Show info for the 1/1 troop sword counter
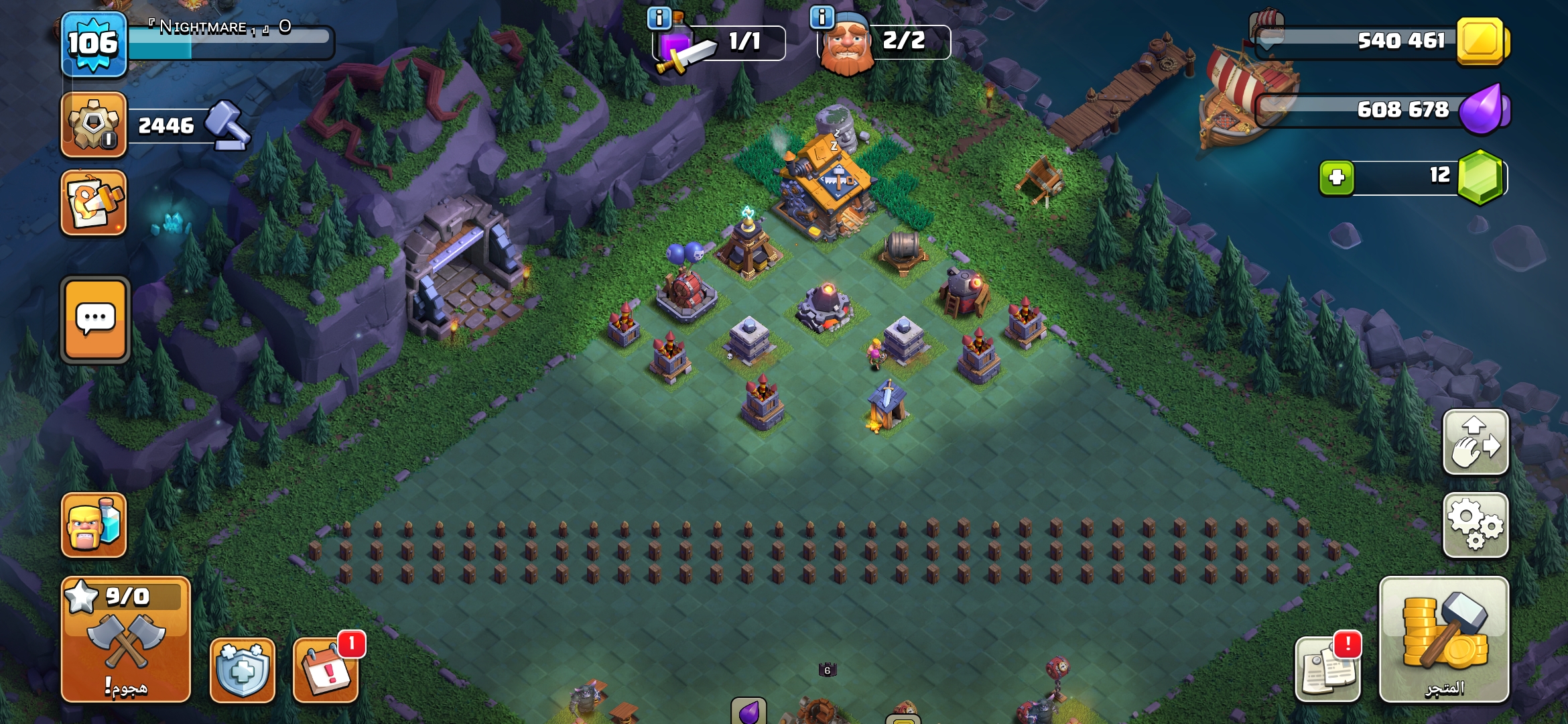 (660, 18)
